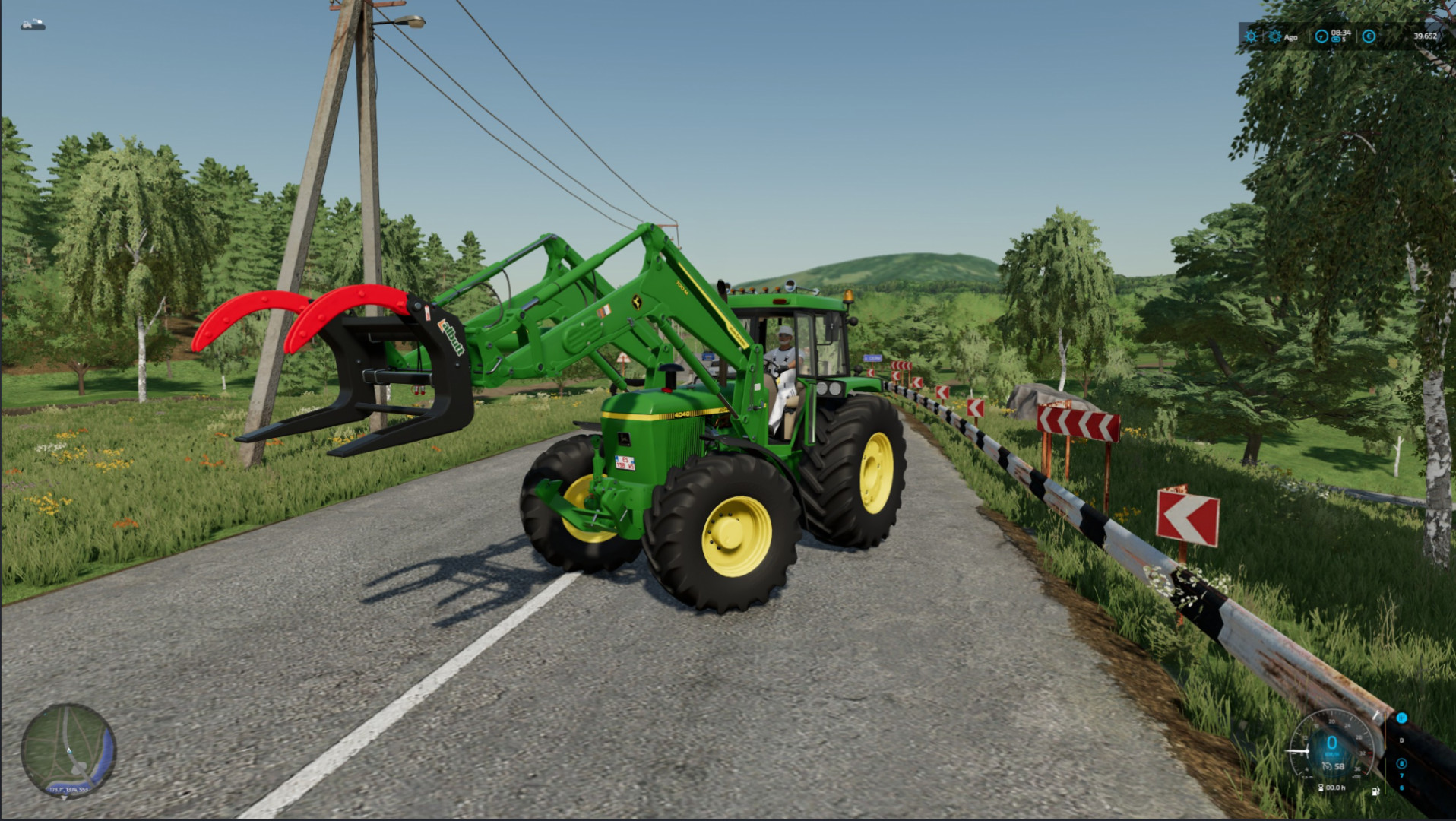Click the cruise control icon showing 58

pos(1335,766)
